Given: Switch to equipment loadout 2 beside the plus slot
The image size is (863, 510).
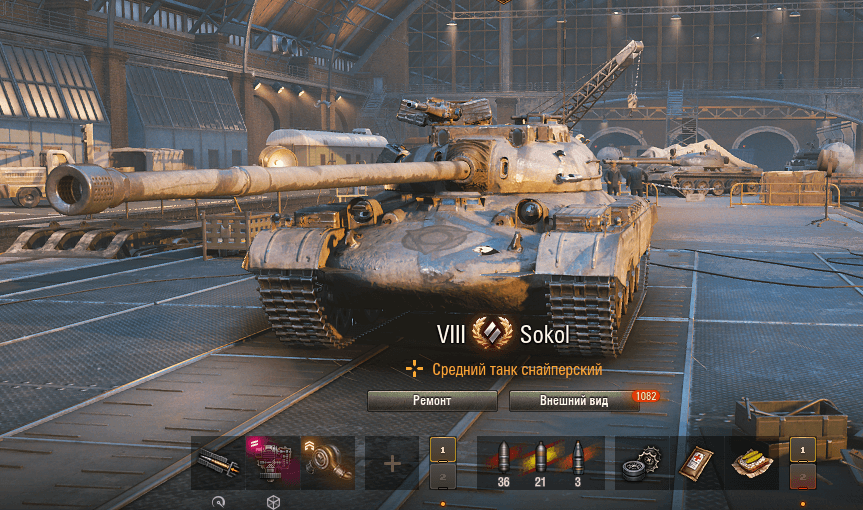Looking at the screenshot, I should (443, 476).
